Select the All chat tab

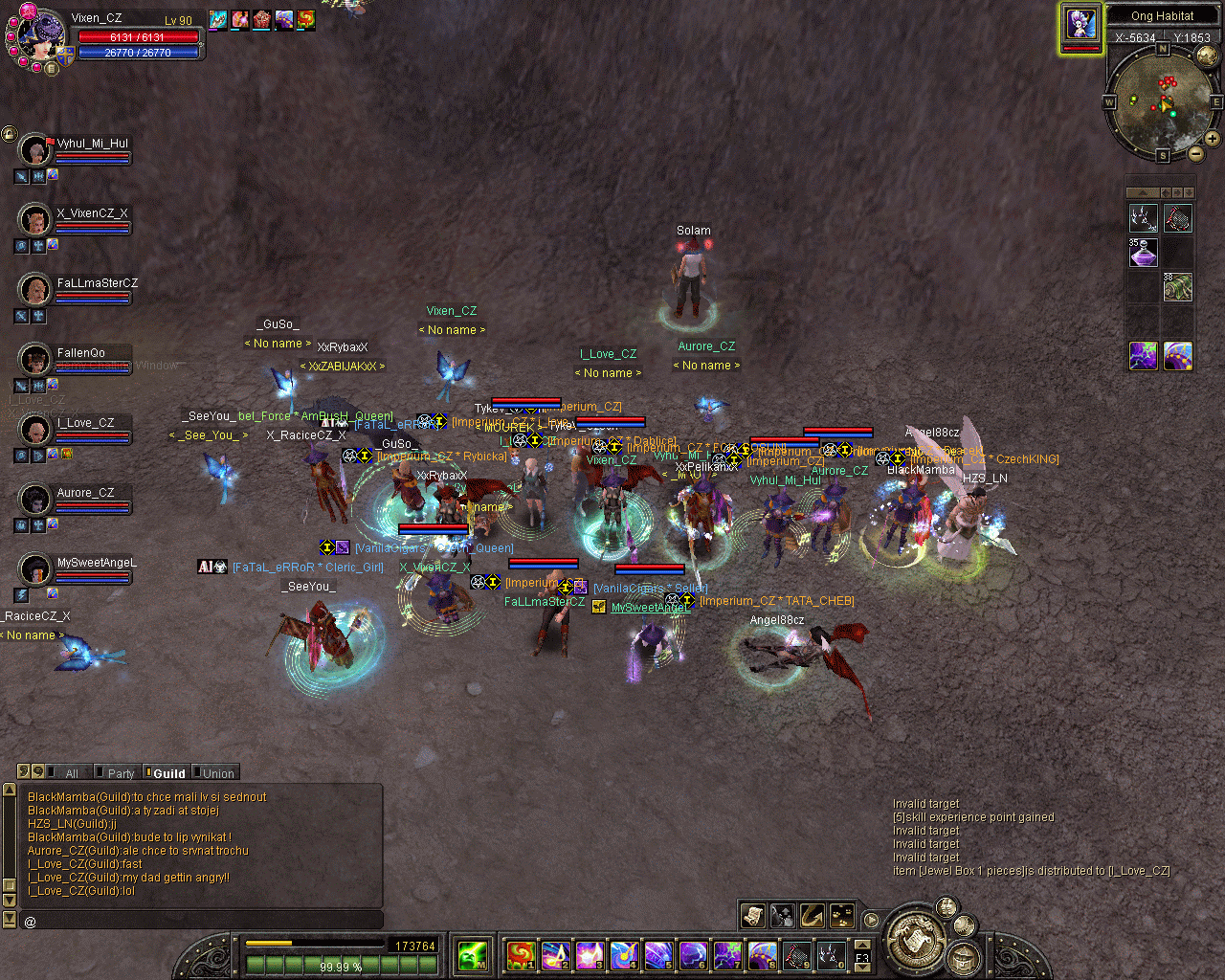pos(69,773)
